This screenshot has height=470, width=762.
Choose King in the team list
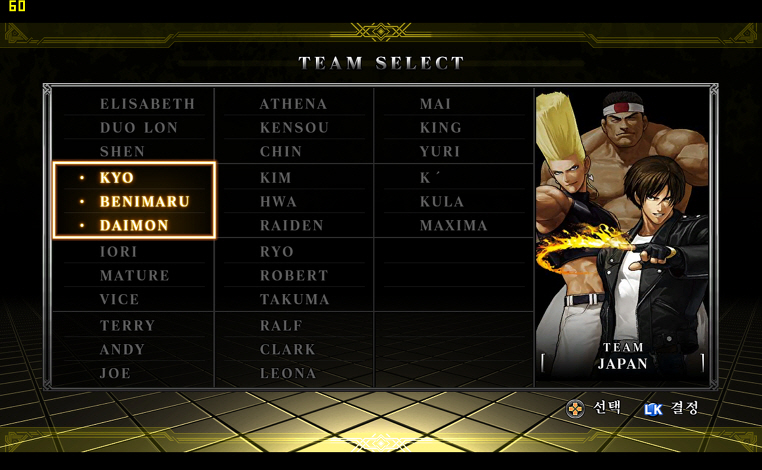coord(440,128)
